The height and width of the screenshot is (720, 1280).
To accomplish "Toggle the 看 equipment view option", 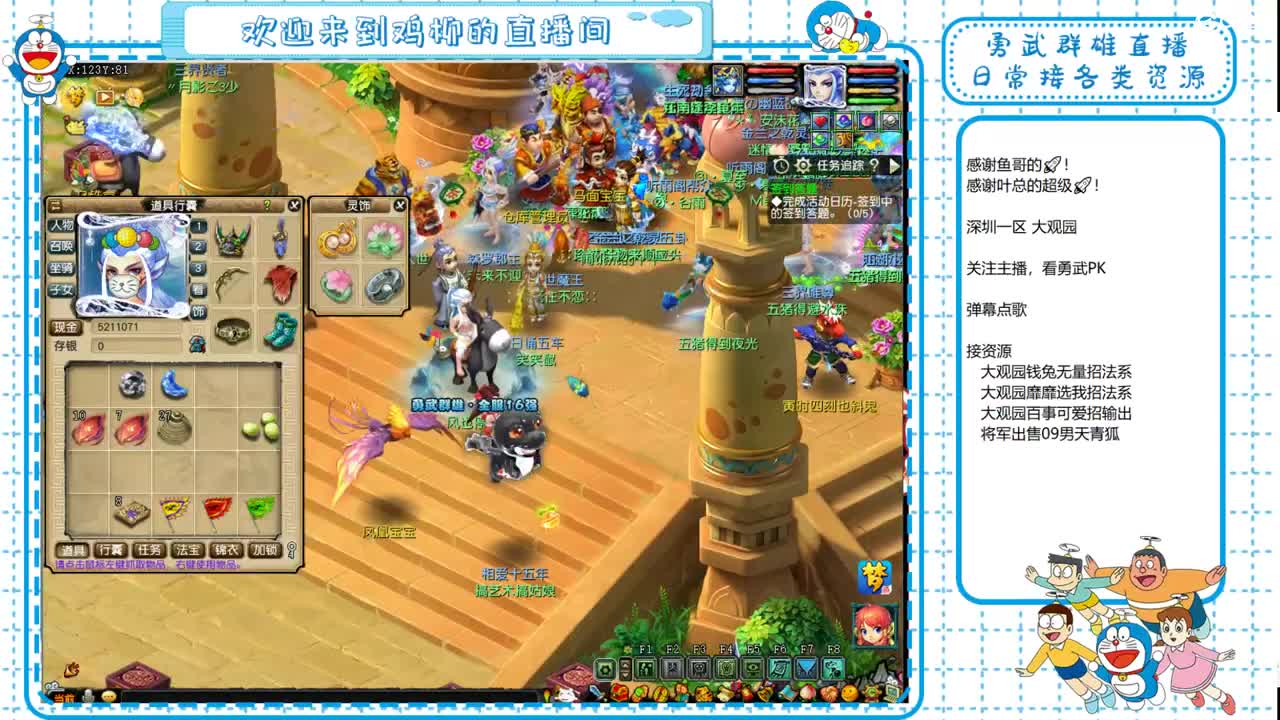I will (x=198, y=290).
